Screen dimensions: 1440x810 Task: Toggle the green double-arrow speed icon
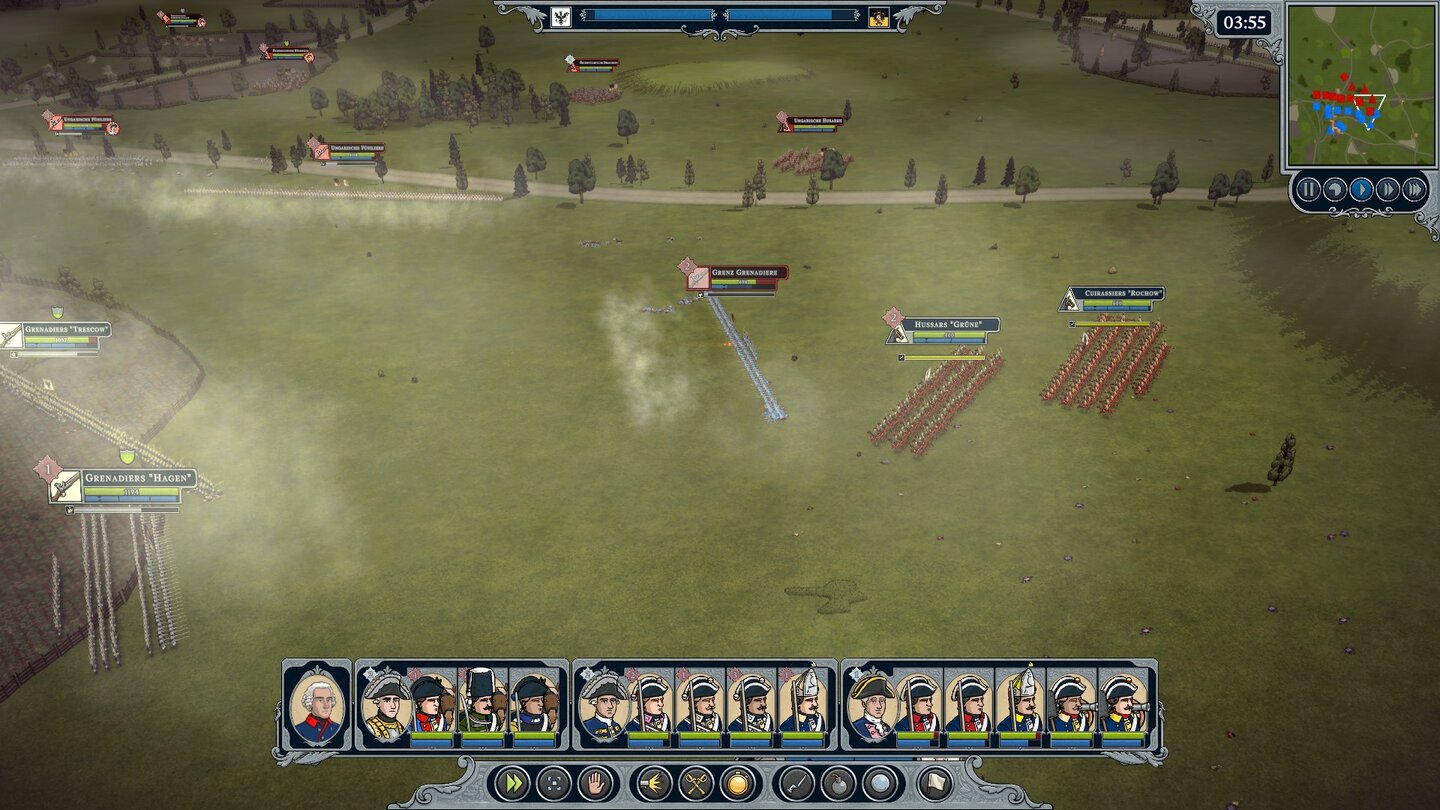(x=512, y=785)
